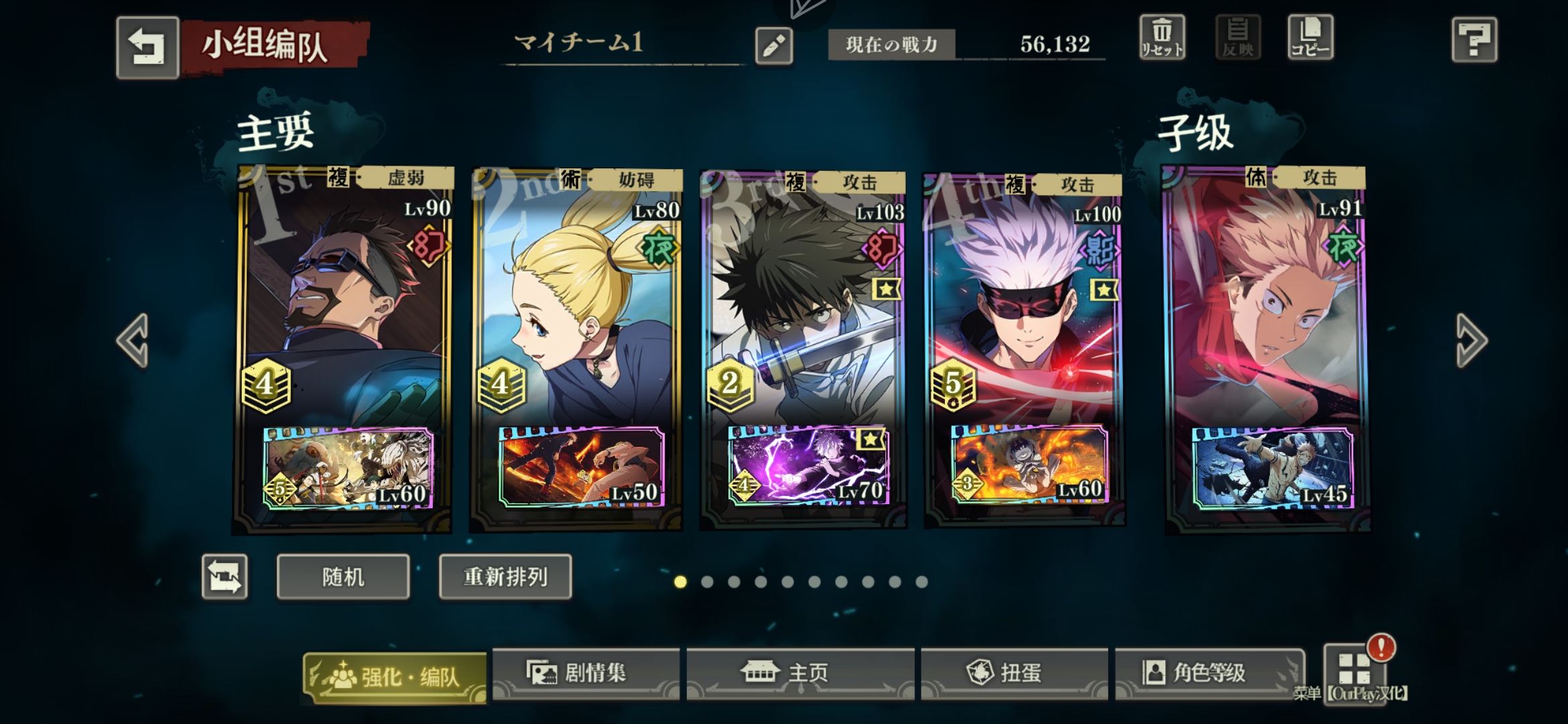Choose the blonde Lv80 character in 2nd slot
Screen dimensions: 1568x724
click(x=576, y=302)
